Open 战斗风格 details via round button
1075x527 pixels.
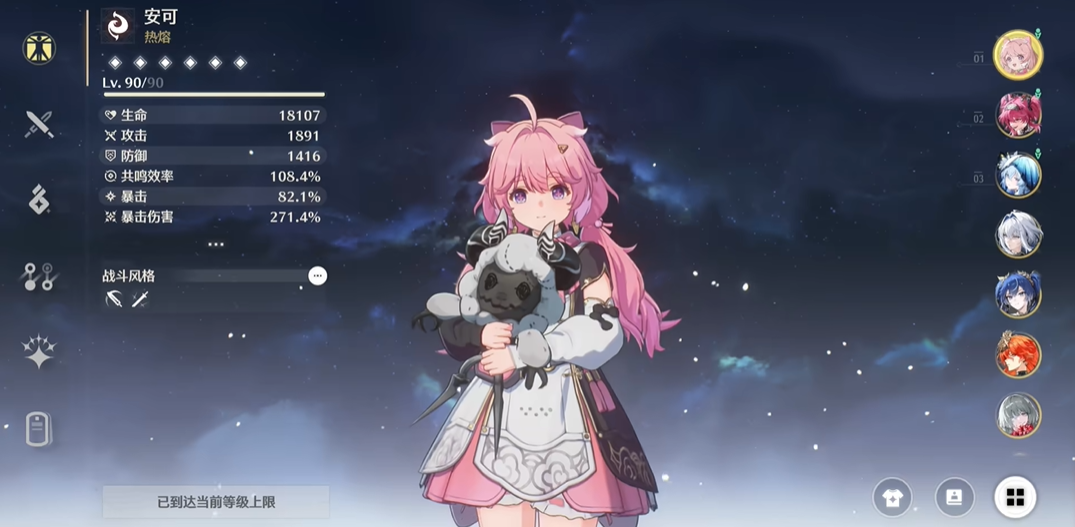(317, 276)
